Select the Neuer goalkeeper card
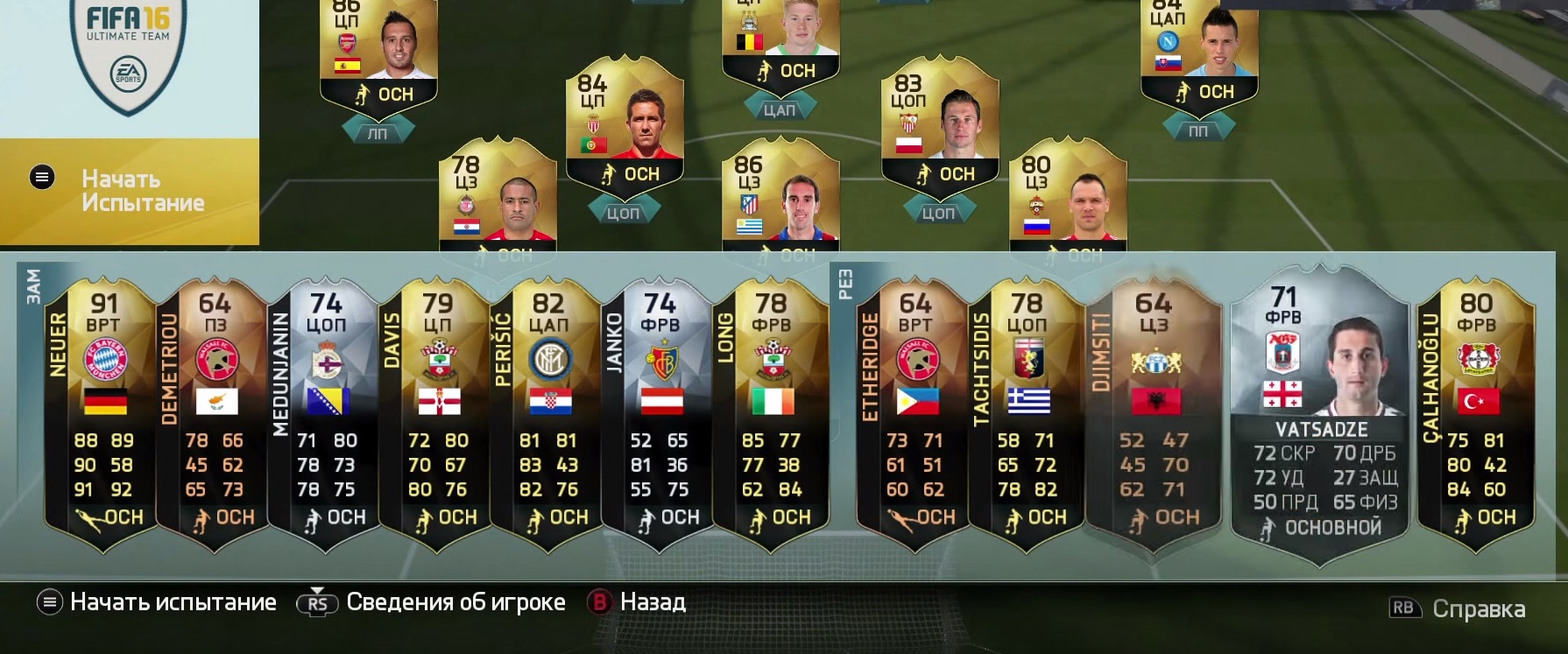 [x=102, y=411]
